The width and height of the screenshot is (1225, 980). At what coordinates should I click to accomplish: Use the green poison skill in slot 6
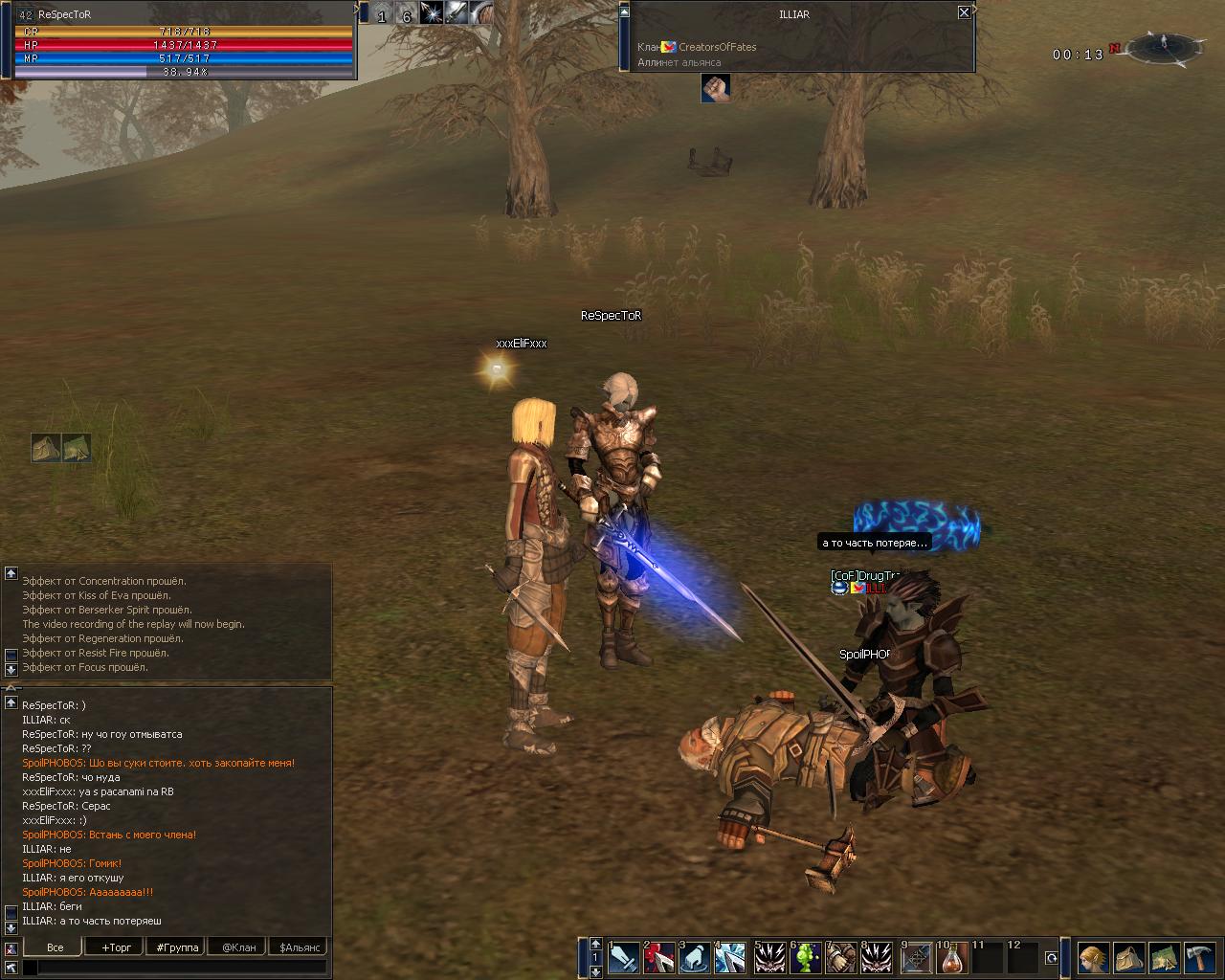[x=804, y=957]
